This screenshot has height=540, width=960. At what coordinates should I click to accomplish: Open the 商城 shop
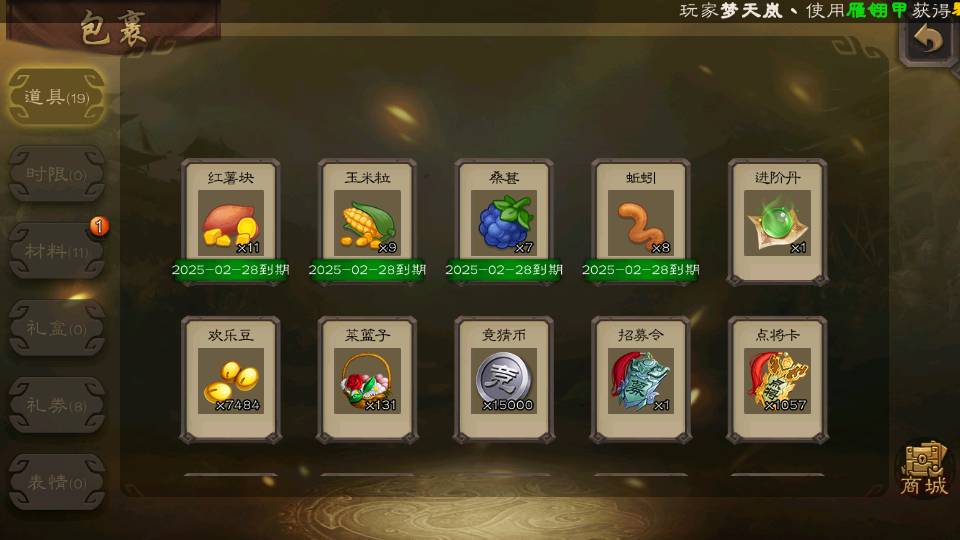click(924, 468)
